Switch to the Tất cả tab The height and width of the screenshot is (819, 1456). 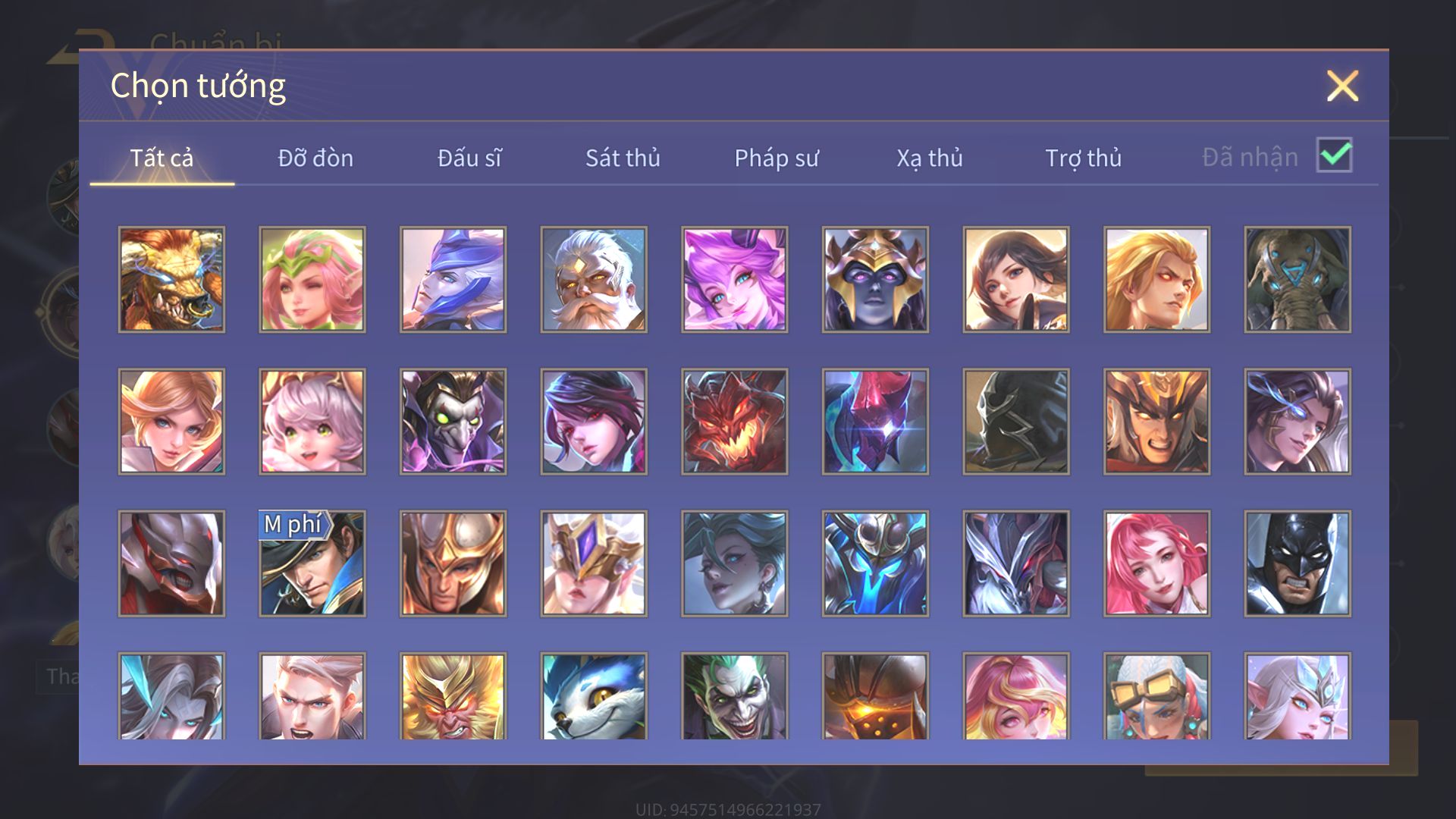(x=162, y=158)
